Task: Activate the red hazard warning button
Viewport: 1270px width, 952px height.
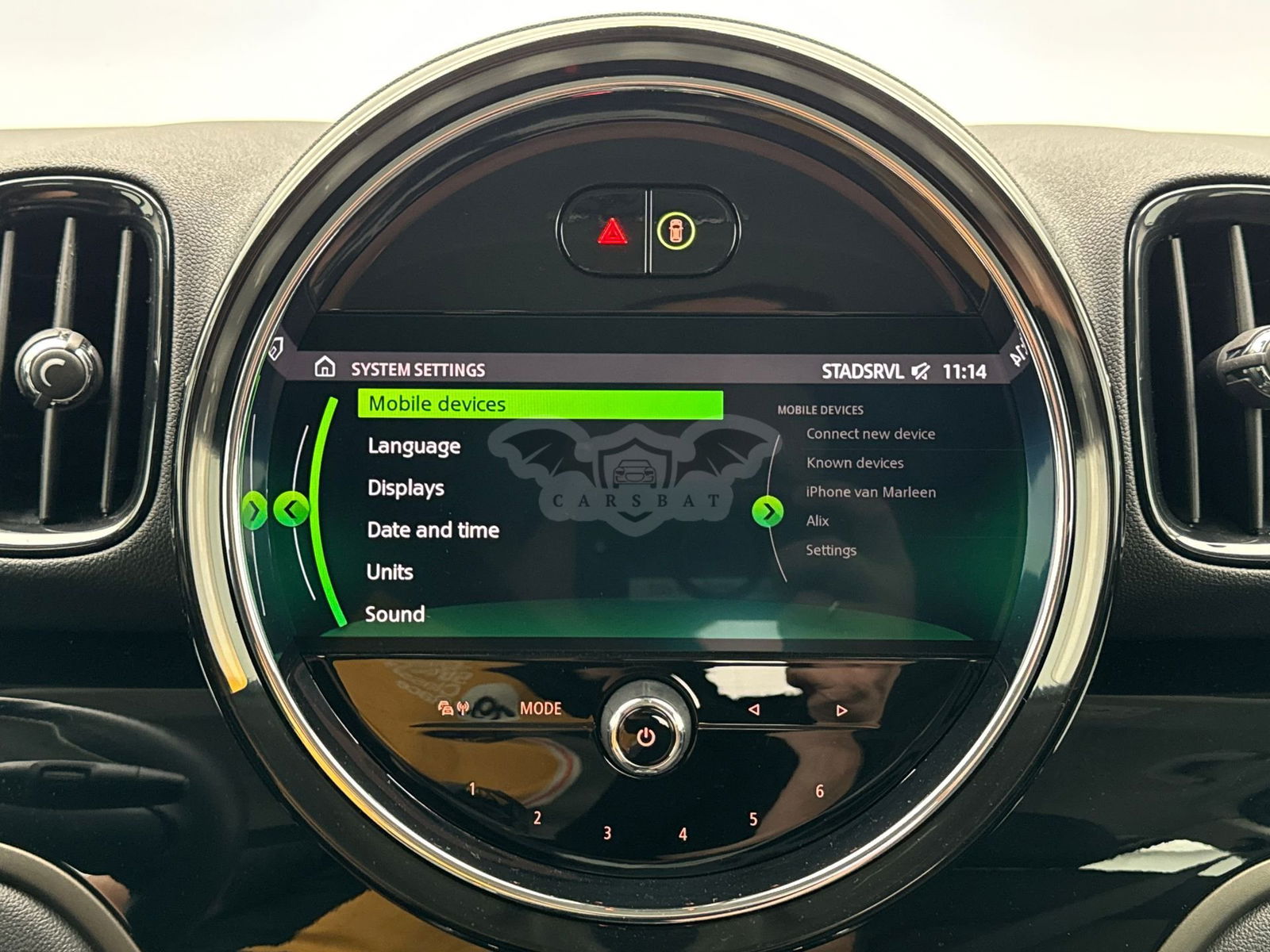Action: point(611,232)
